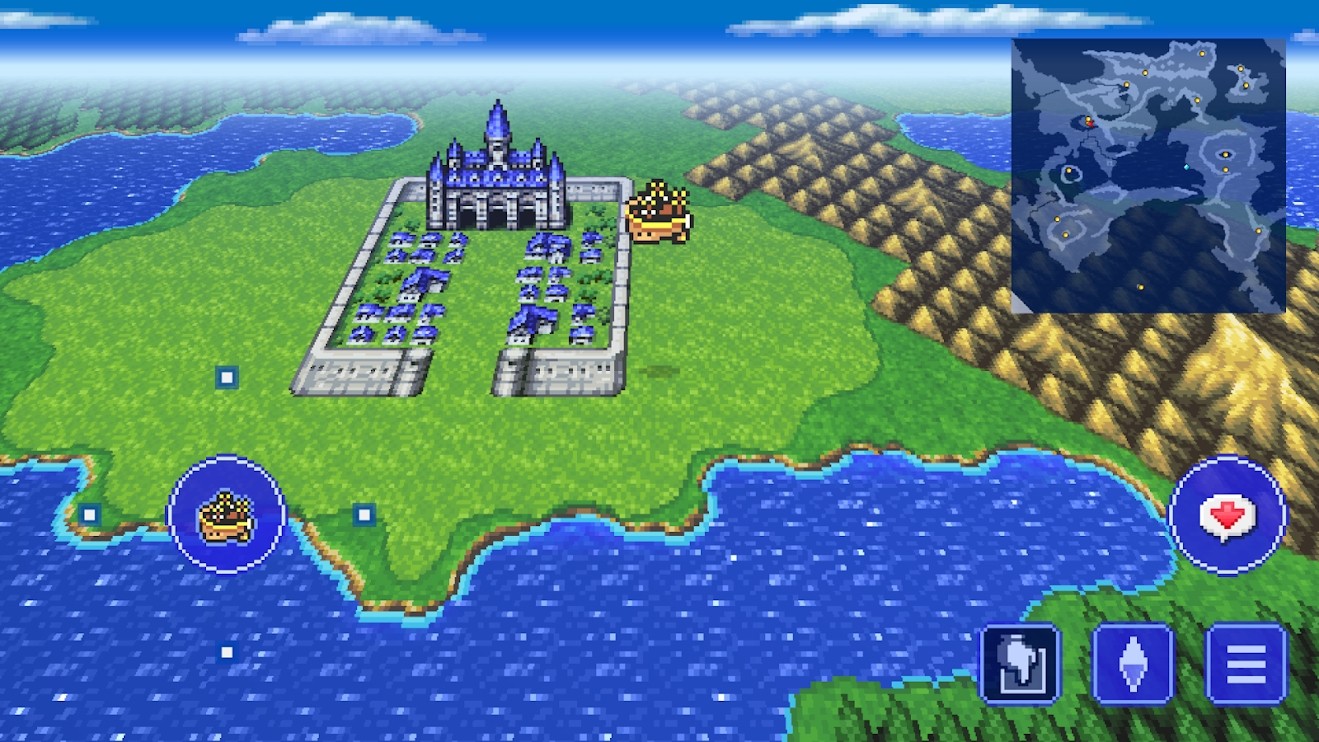Viewport: 1319px width, 742px height.
Task: Tap the white square marker below the castle walls
Action: pyautogui.click(x=229, y=378)
